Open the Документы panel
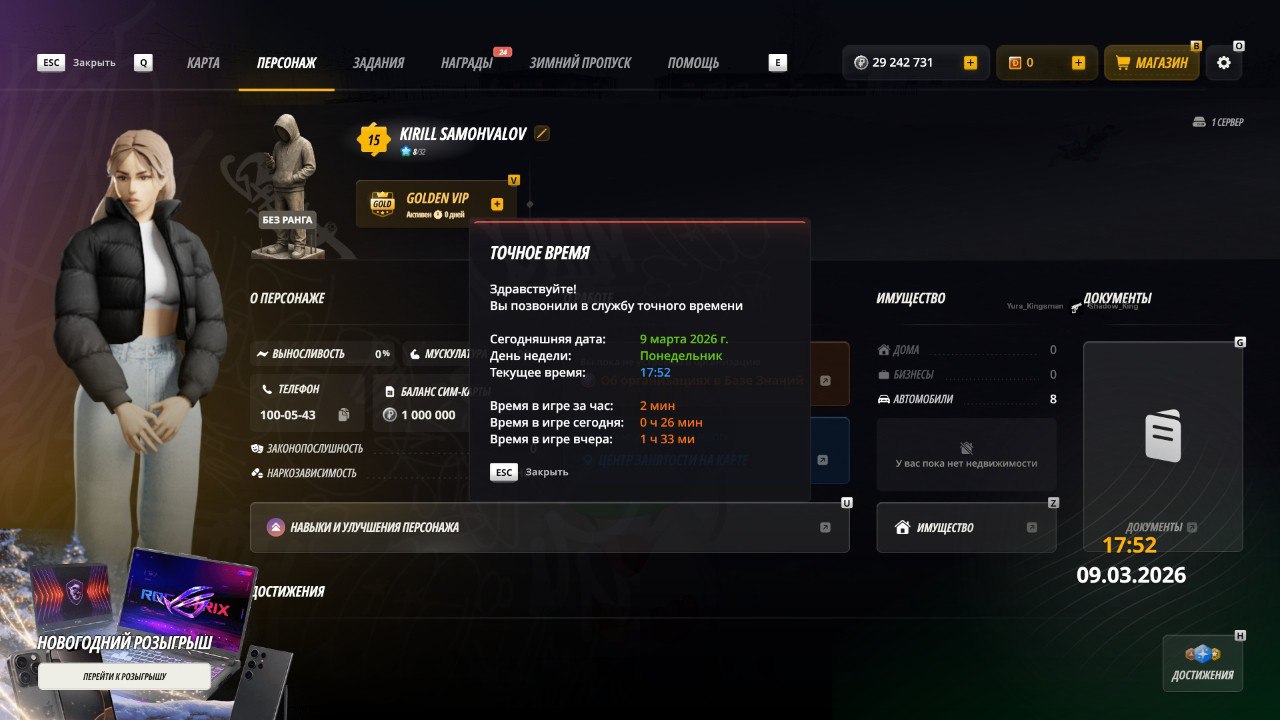 pos(1163,445)
